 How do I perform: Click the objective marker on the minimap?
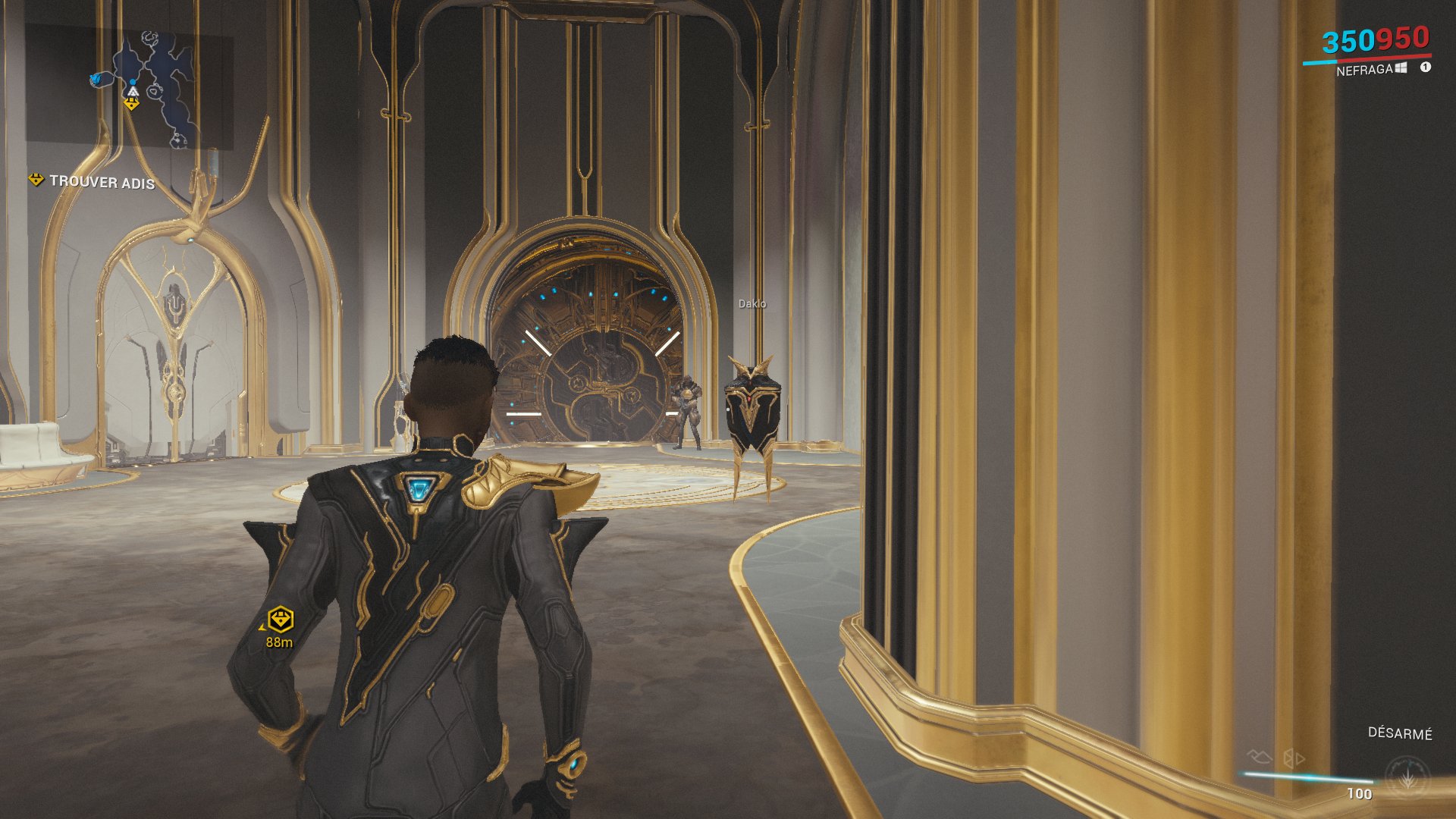point(131,105)
